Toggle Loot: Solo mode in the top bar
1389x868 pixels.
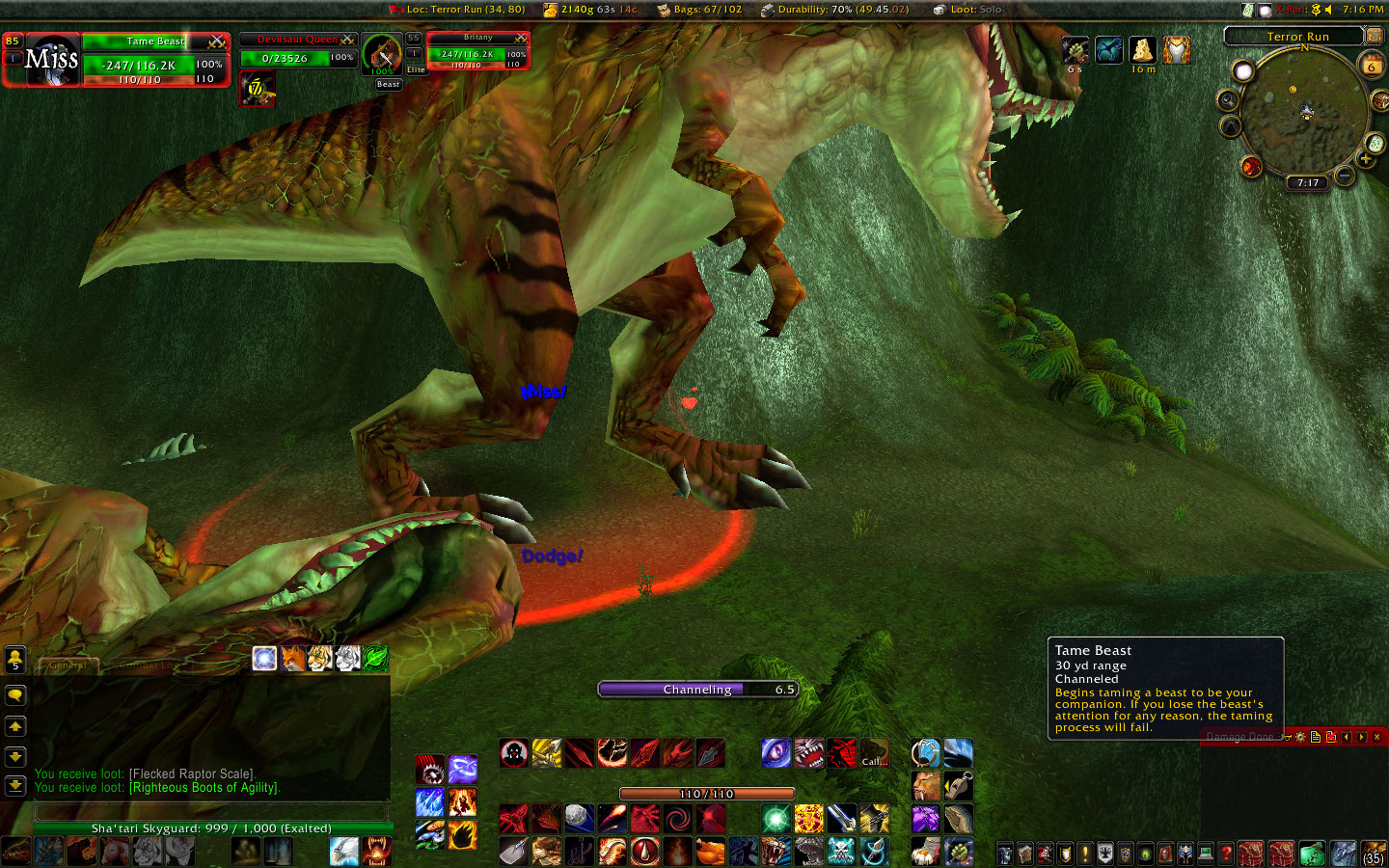point(967,10)
